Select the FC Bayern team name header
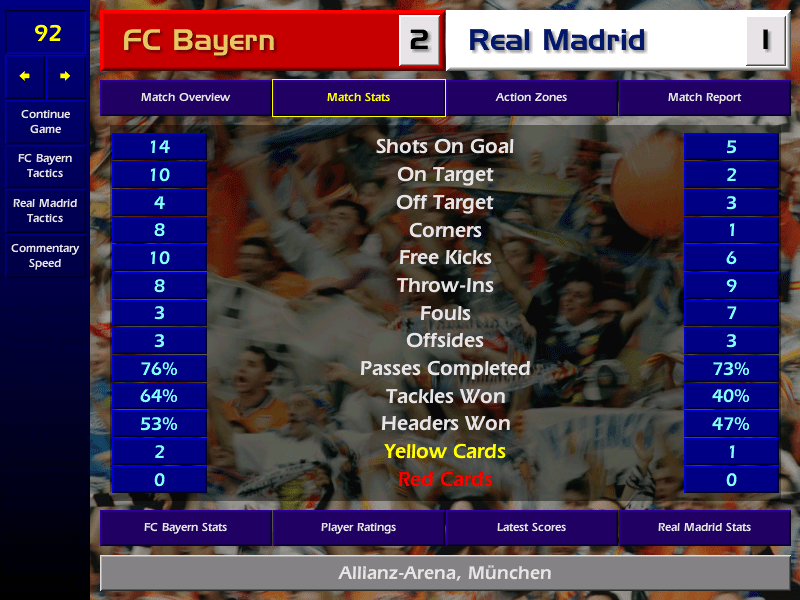The height and width of the screenshot is (600, 800). pos(250,41)
